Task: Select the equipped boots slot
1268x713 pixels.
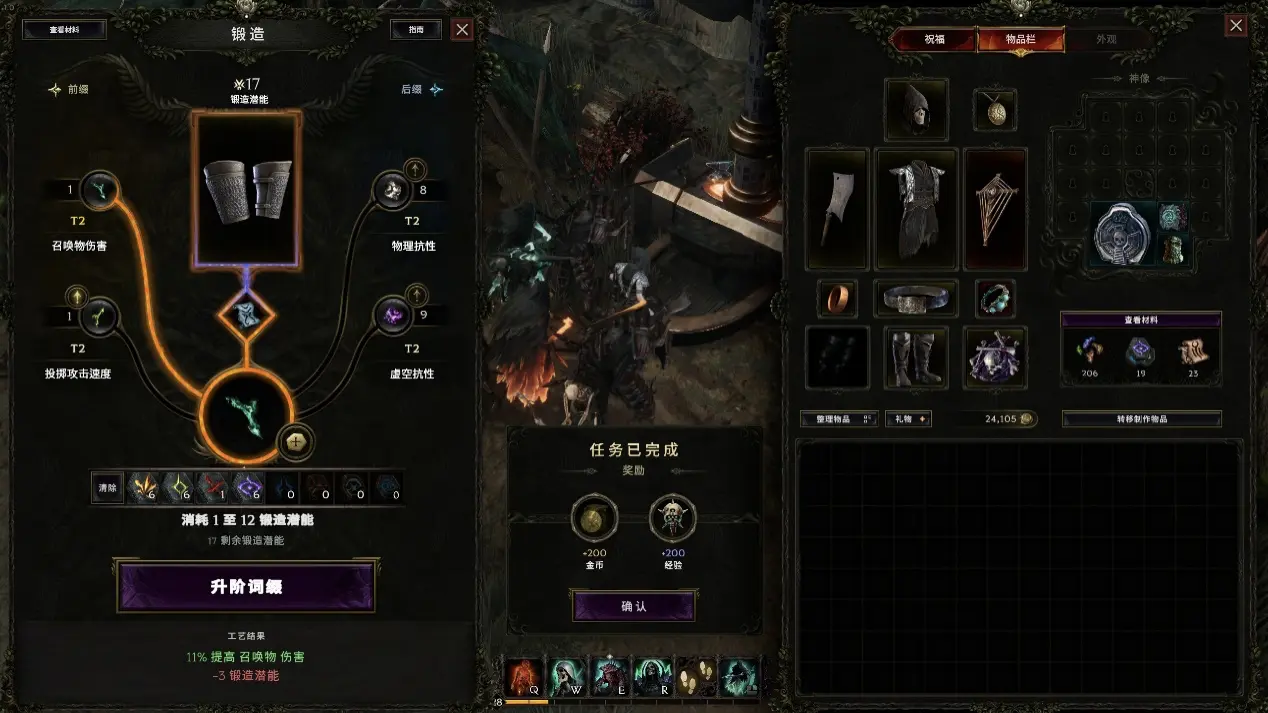Action: [x=916, y=358]
